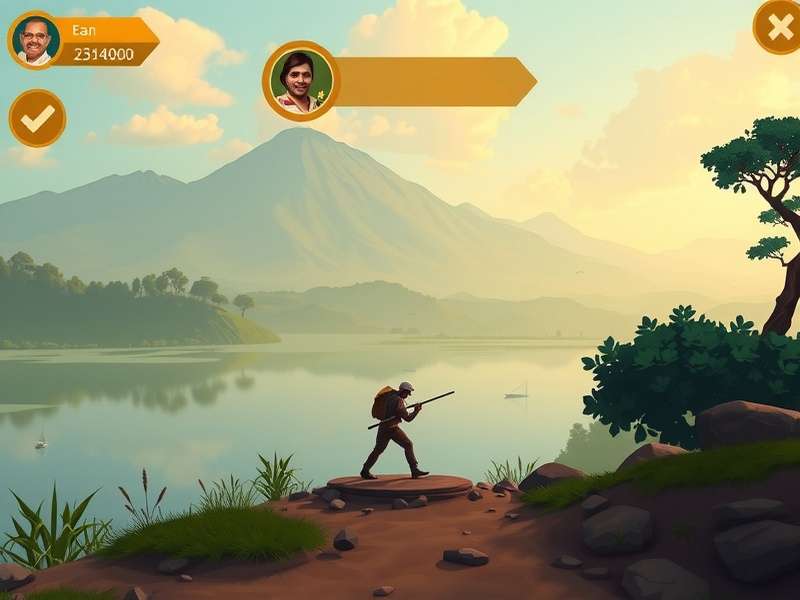Select the woman's portrait in the center banner
This screenshot has width=800, height=600.
tap(301, 81)
